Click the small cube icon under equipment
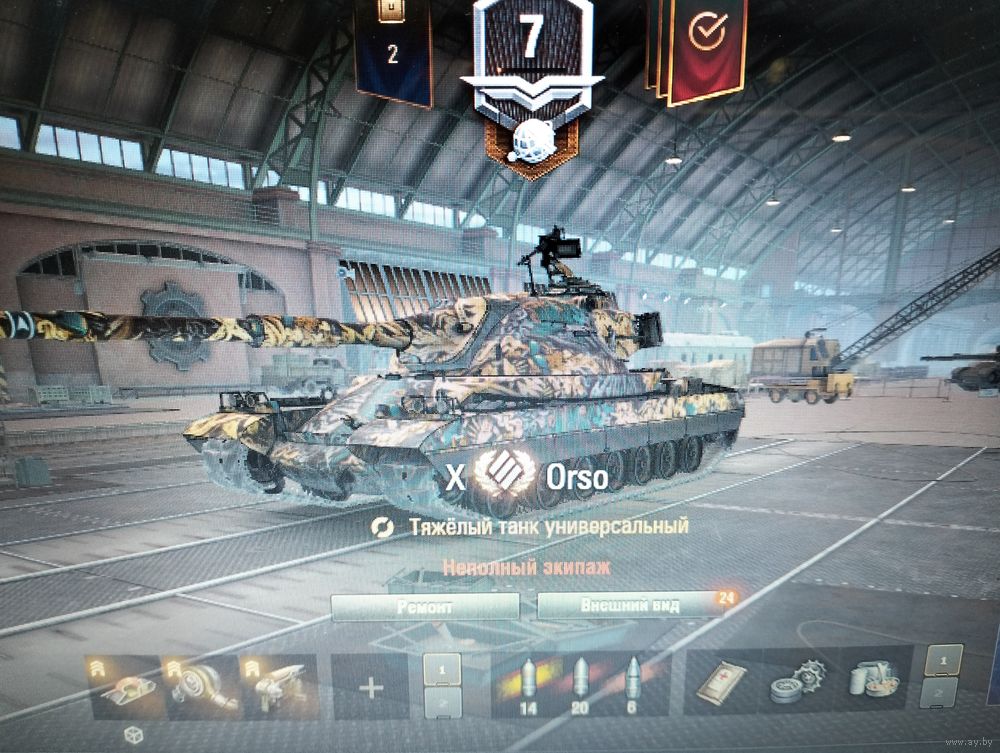Image resolution: width=1000 pixels, height=753 pixels. pos(131,736)
